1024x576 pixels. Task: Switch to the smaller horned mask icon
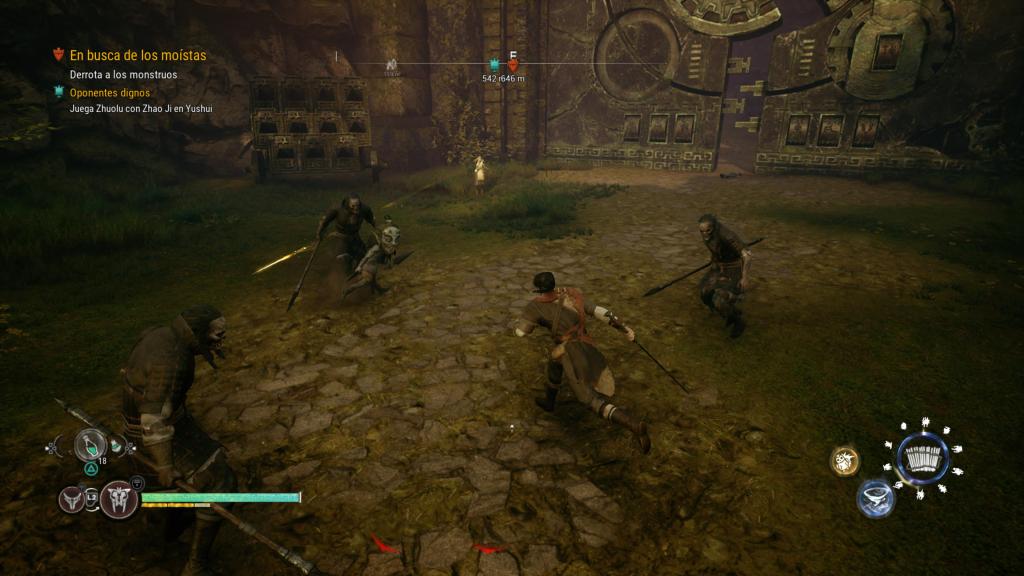tap(72, 498)
